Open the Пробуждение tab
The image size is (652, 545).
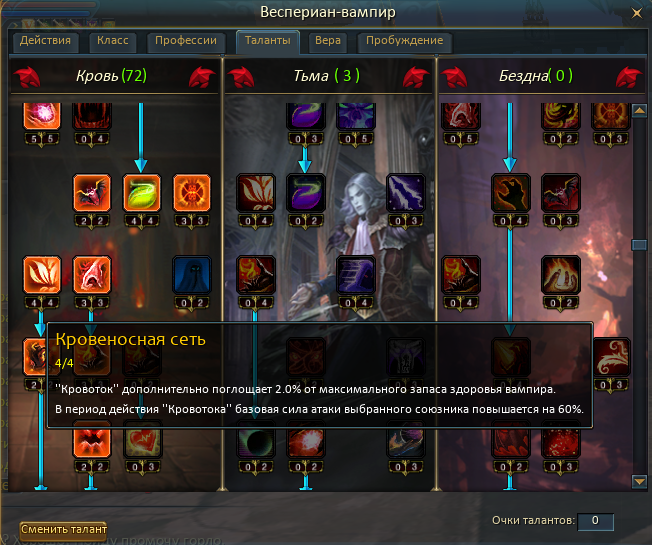(404, 42)
